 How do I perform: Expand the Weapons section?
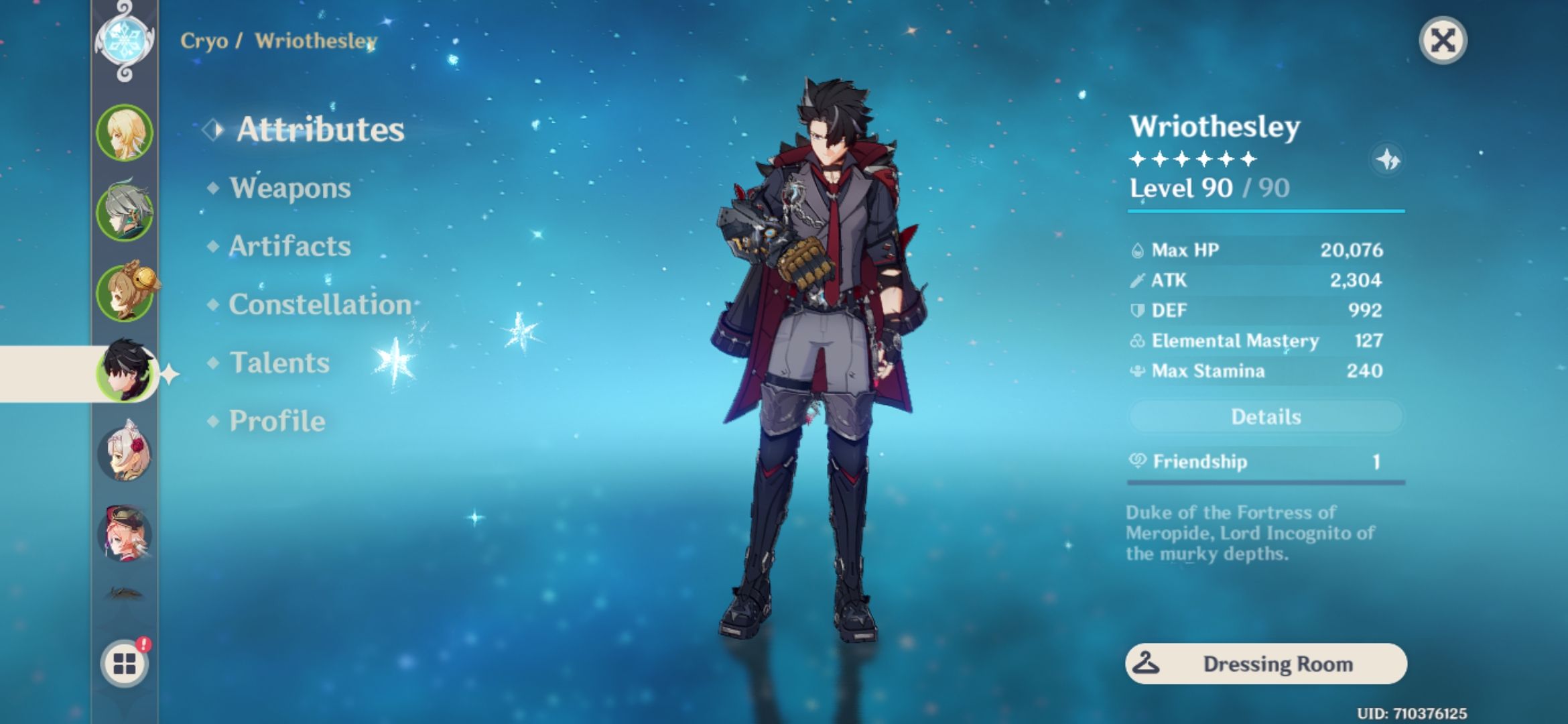point(290,189)
